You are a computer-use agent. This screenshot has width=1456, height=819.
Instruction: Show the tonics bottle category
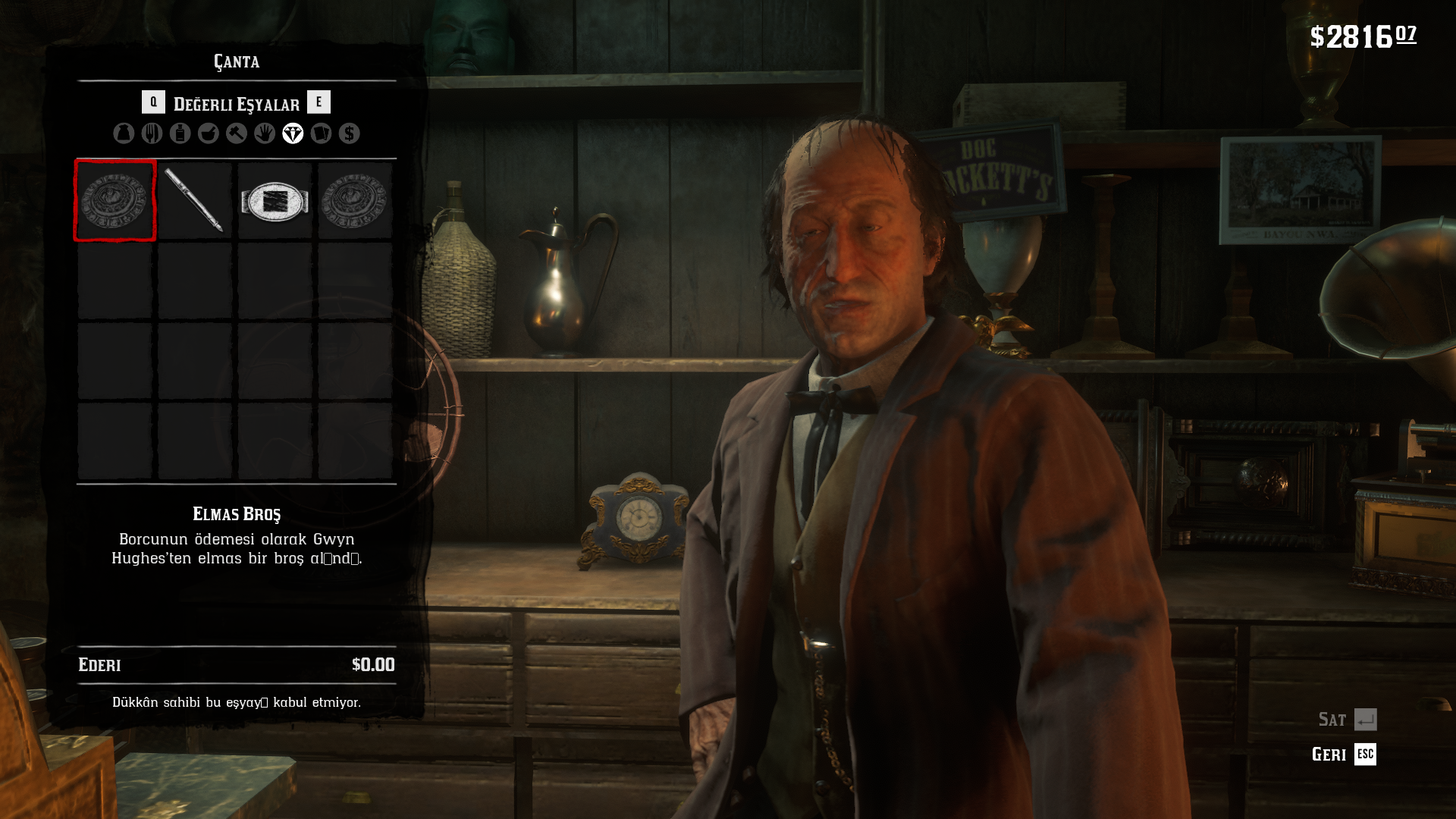tap(180, 133)
